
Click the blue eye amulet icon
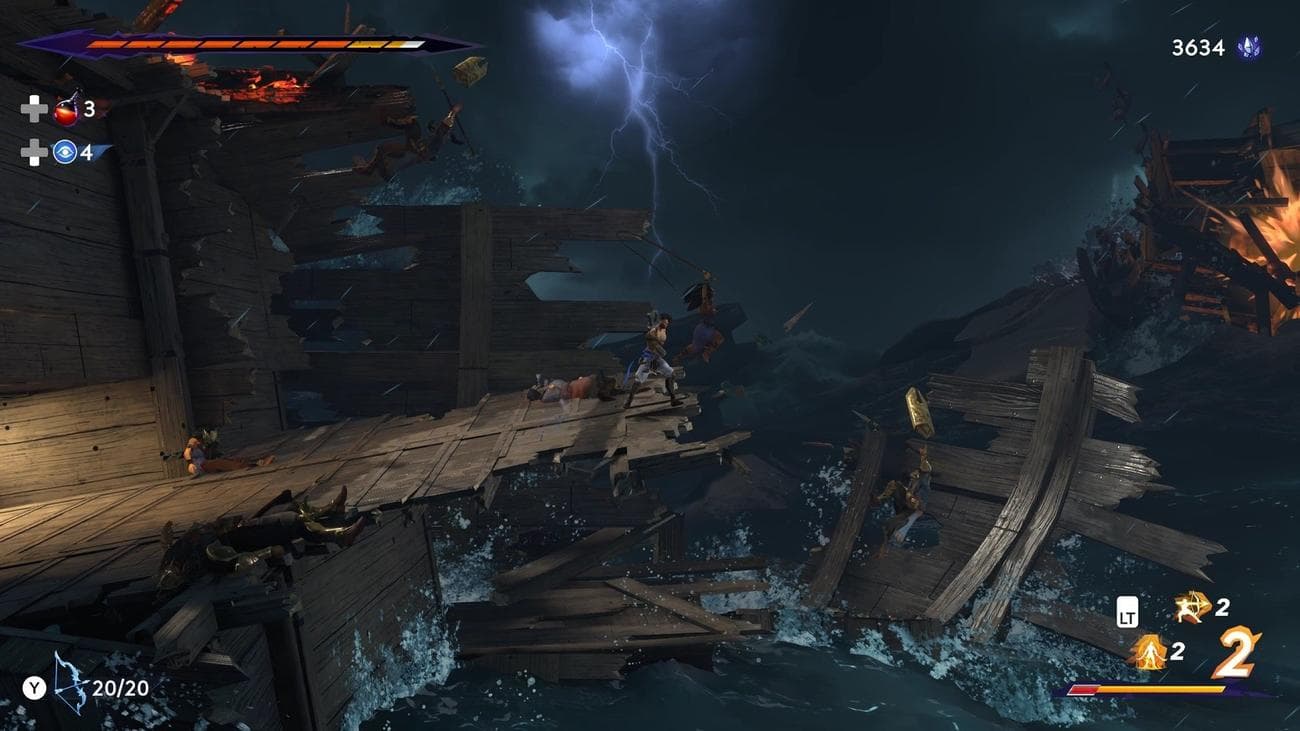(x=64, y=152)
